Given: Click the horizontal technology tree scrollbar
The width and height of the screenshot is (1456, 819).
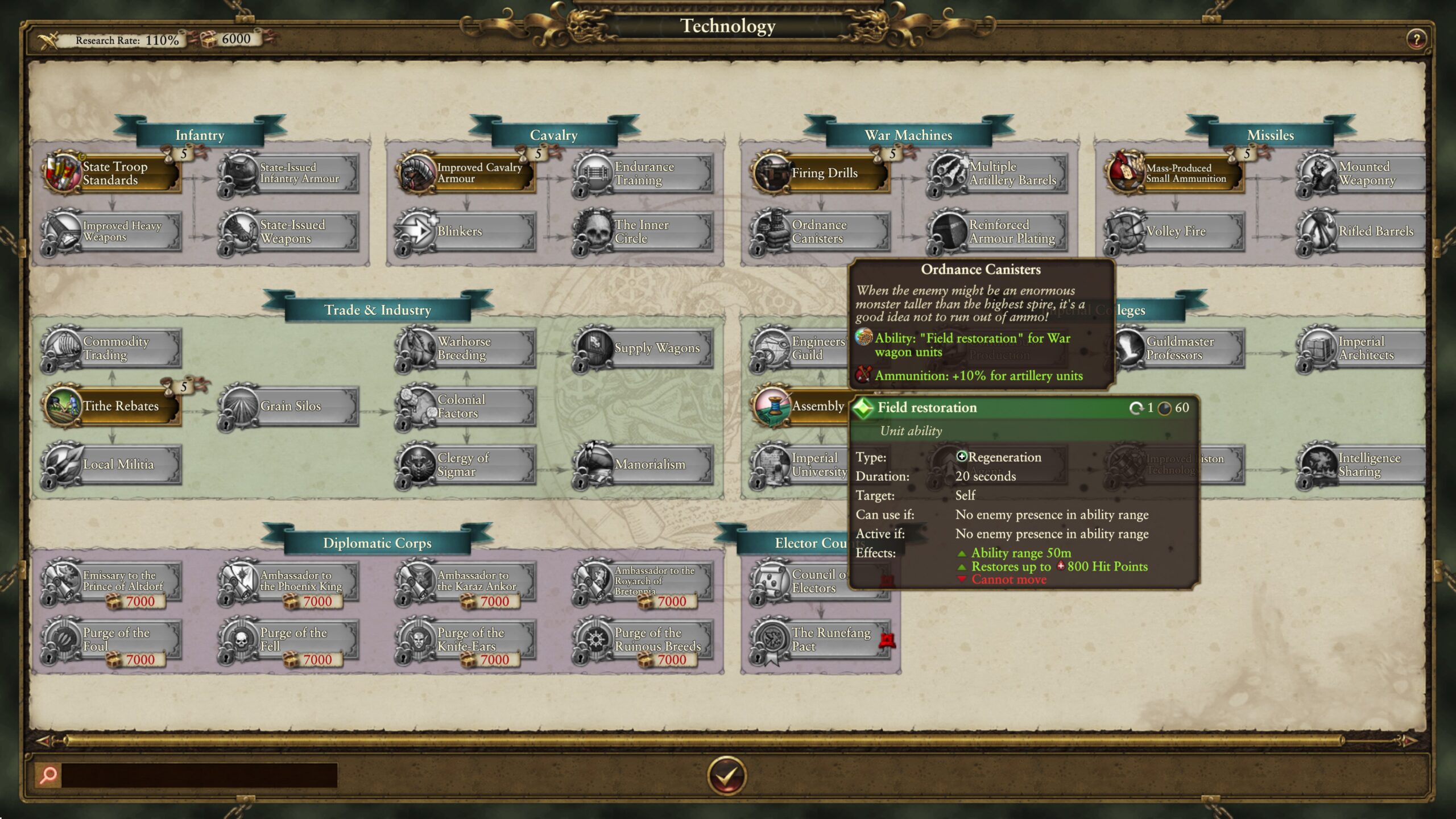Looking at the screenshot, I should coord(705,741).
